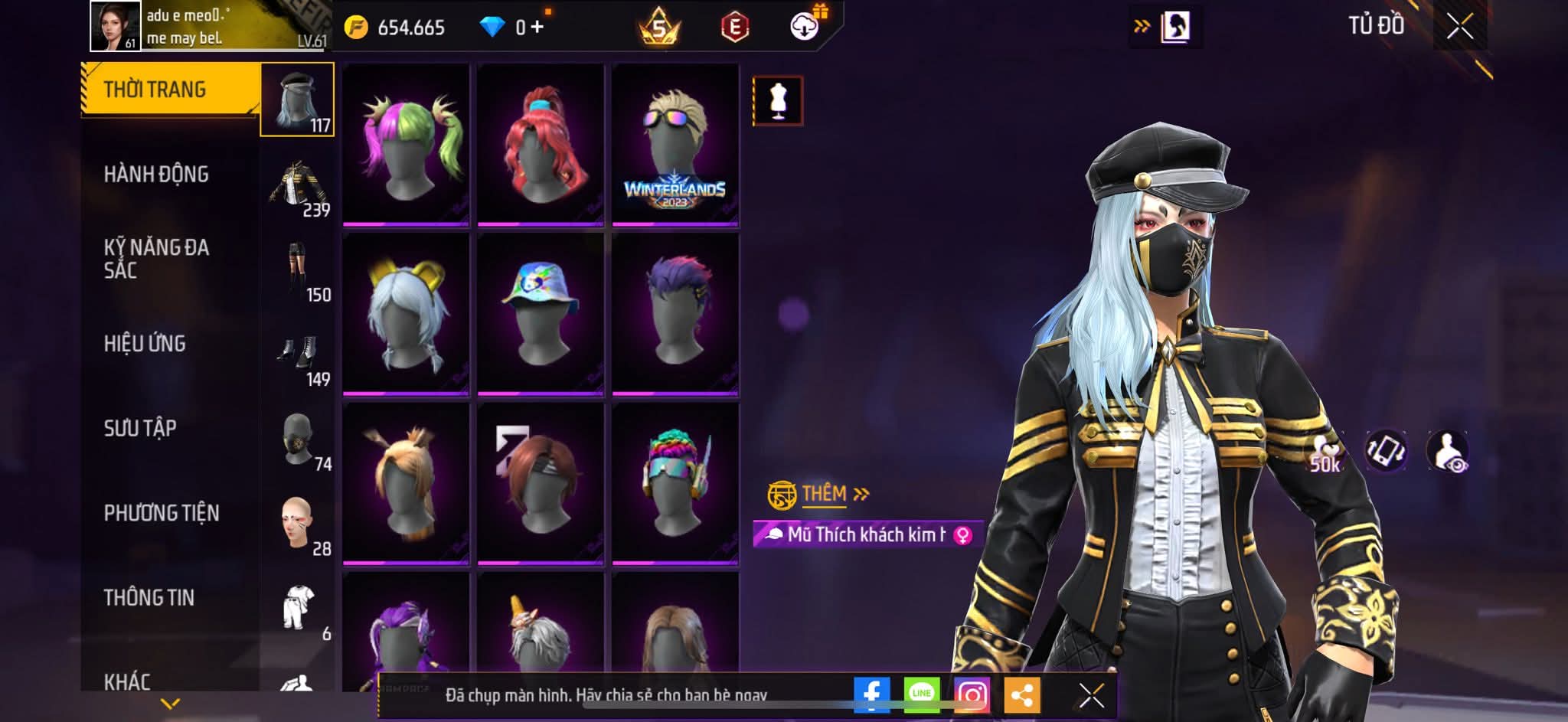Open the Hành Động menu
Viewport: 1568px width, 722px height.
tap(156, 175)
